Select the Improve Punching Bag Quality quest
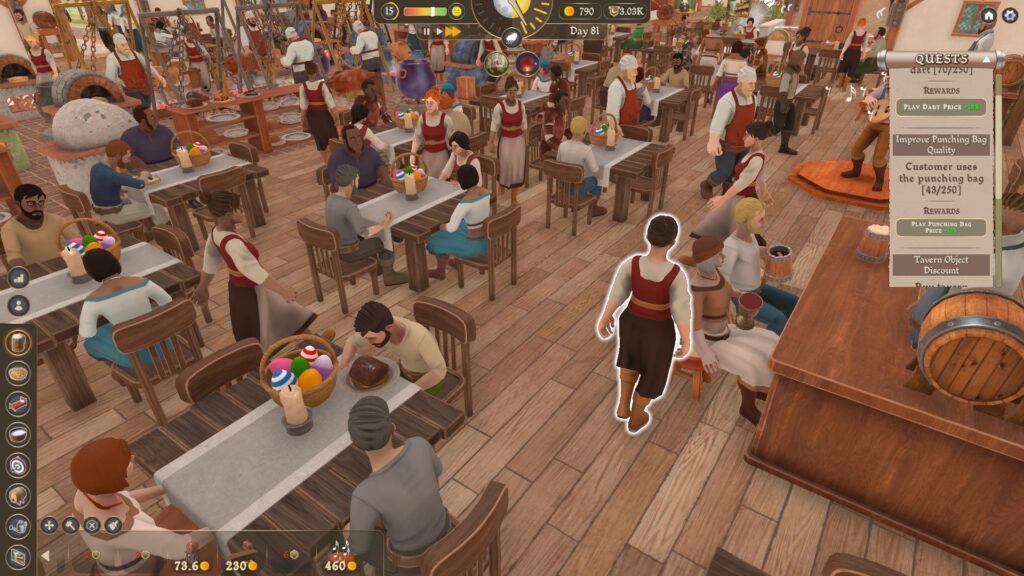The width and height of the screenshot is (1024, 576). pos(940,144)
